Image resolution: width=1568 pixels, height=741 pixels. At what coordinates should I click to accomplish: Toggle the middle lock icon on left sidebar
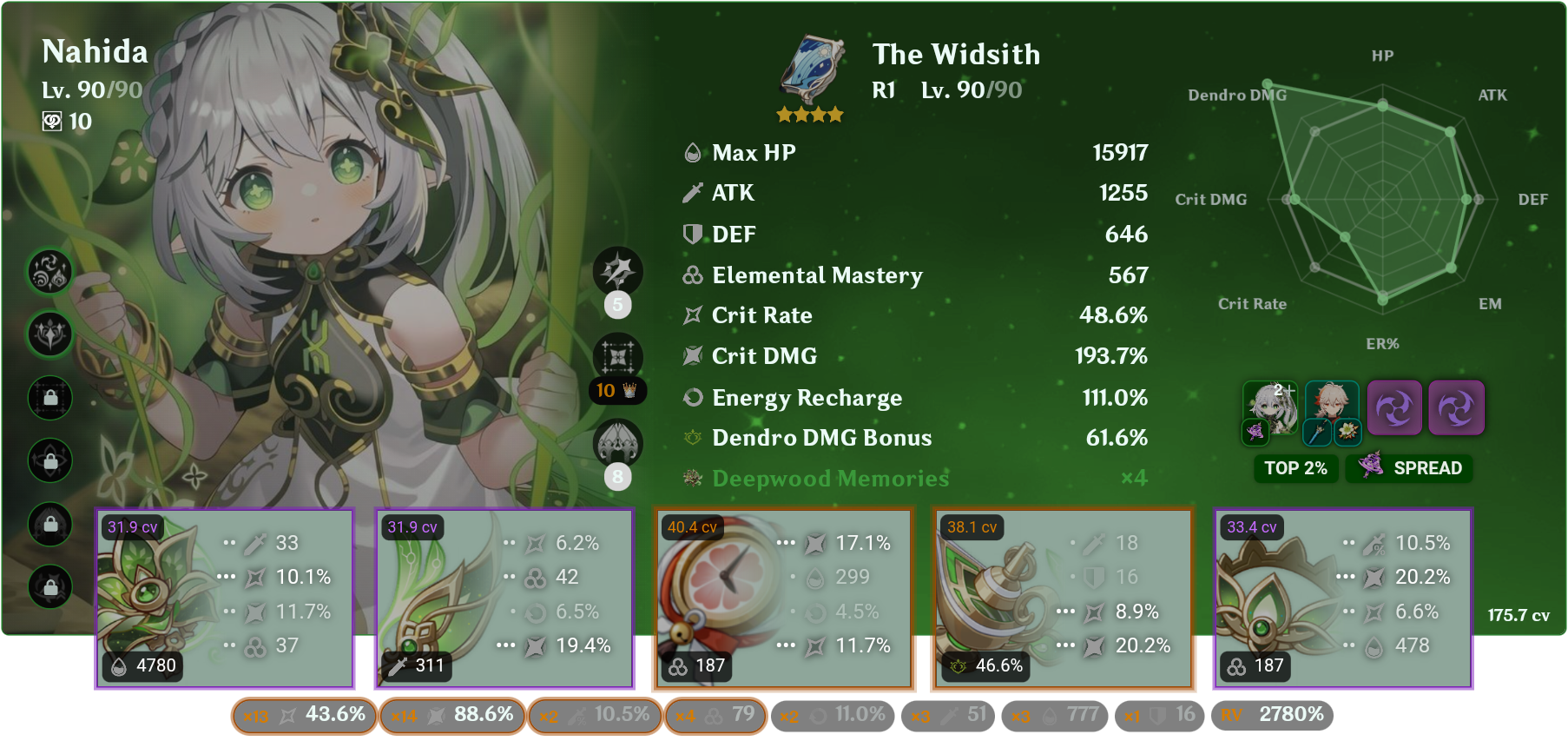coord(49,461)
